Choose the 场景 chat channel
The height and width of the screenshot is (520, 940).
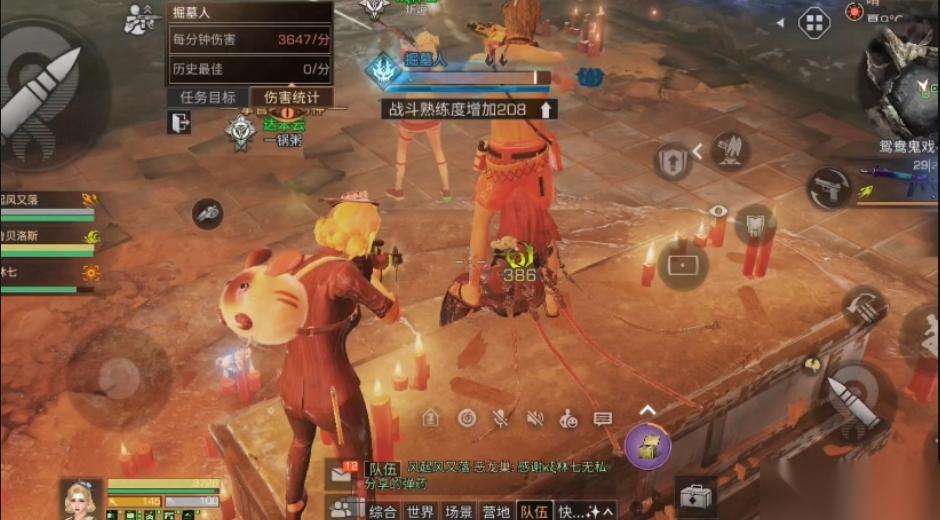[x=458, y=512]
